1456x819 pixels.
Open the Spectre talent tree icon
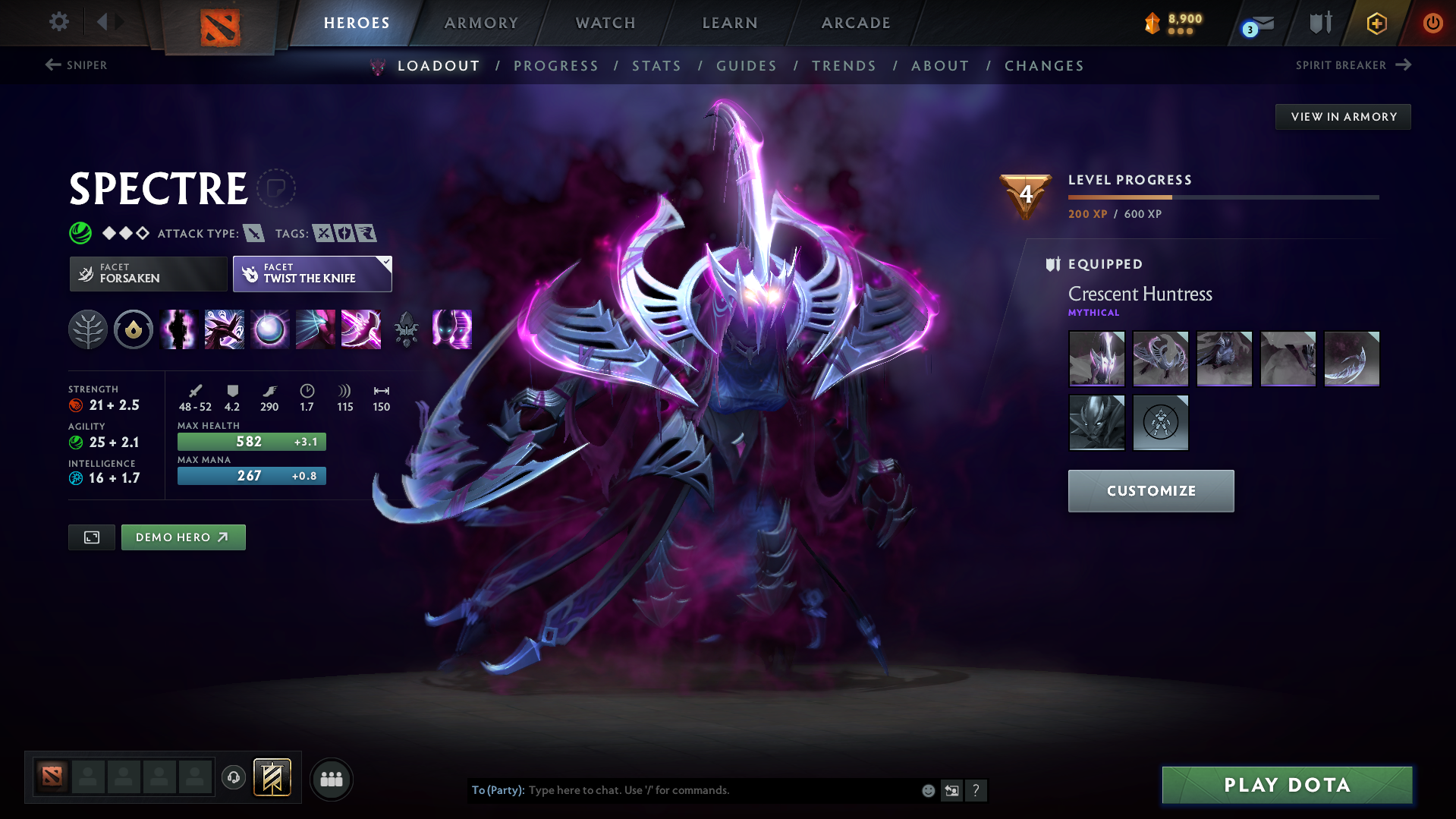(88, 329)
